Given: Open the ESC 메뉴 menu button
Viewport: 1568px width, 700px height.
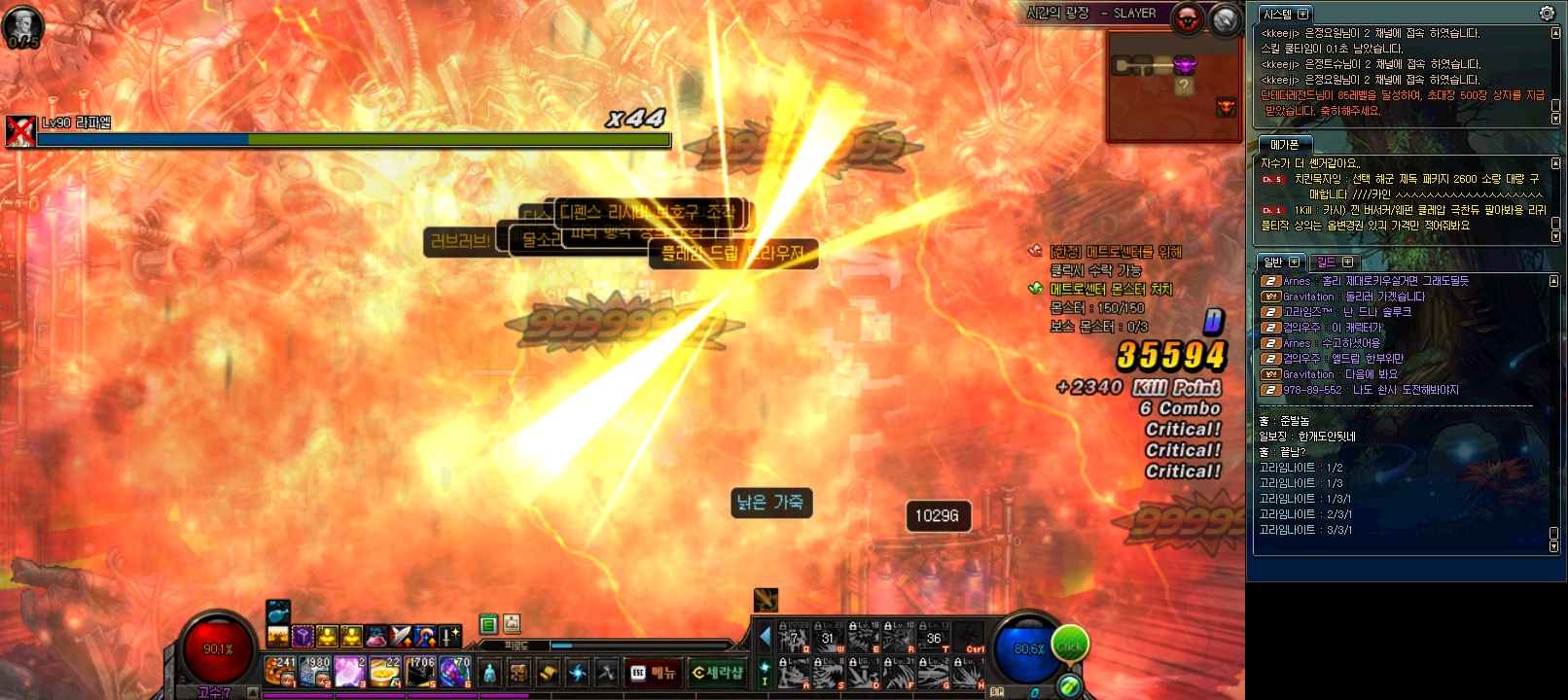Looking at the screenshot, I should [654, 673].
